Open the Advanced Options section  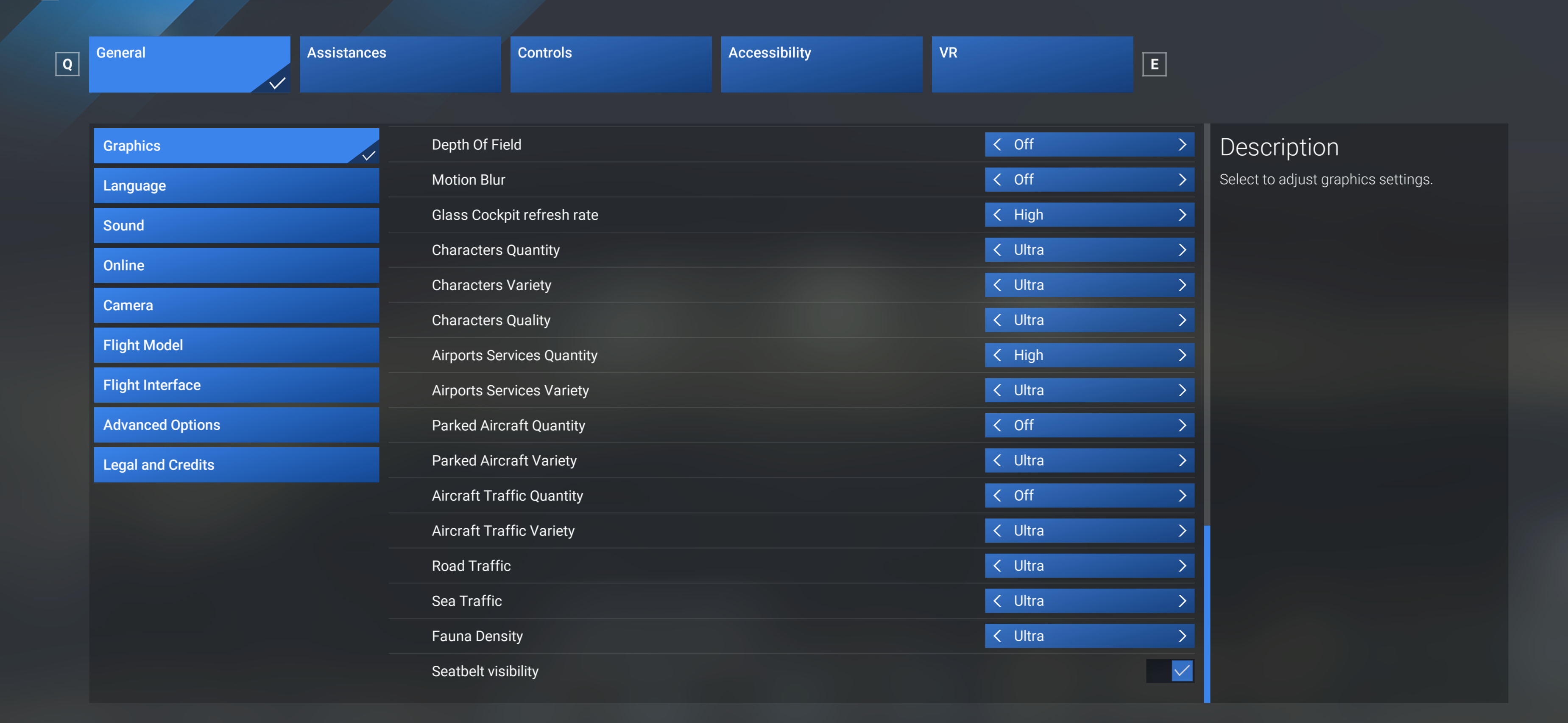pos(236,425)
